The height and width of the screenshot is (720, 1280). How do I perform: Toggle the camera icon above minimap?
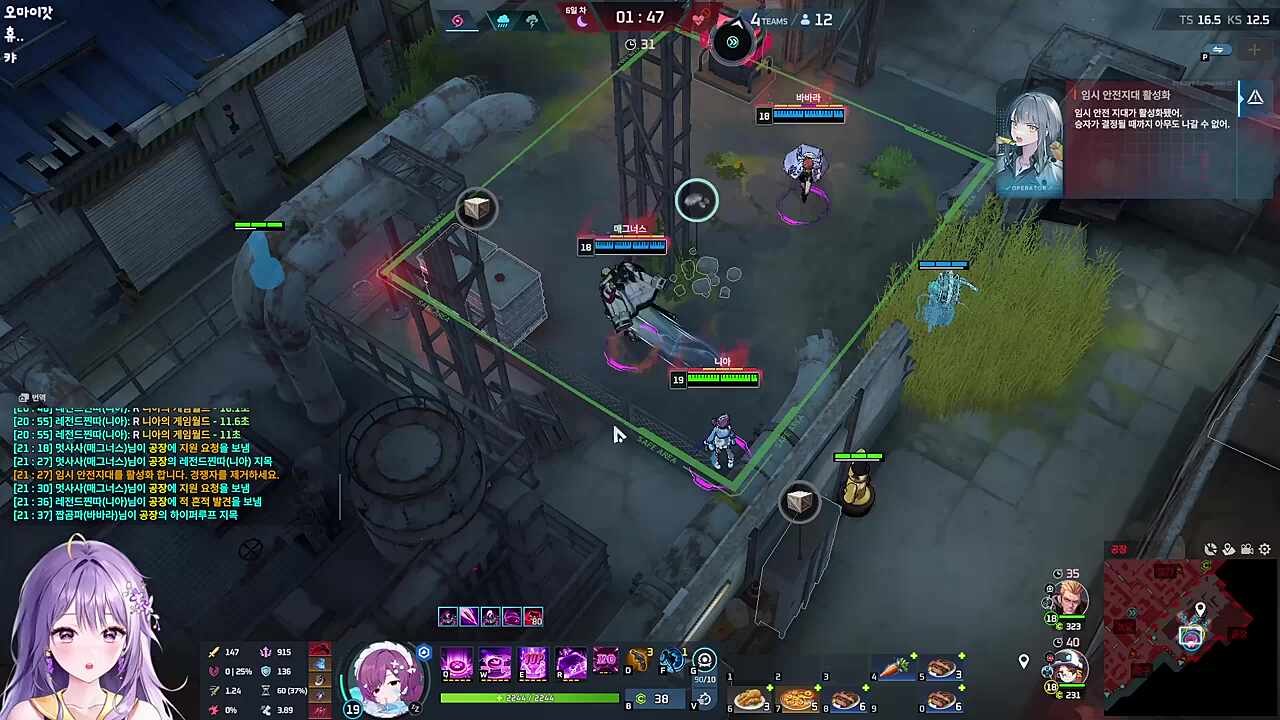1247,549
